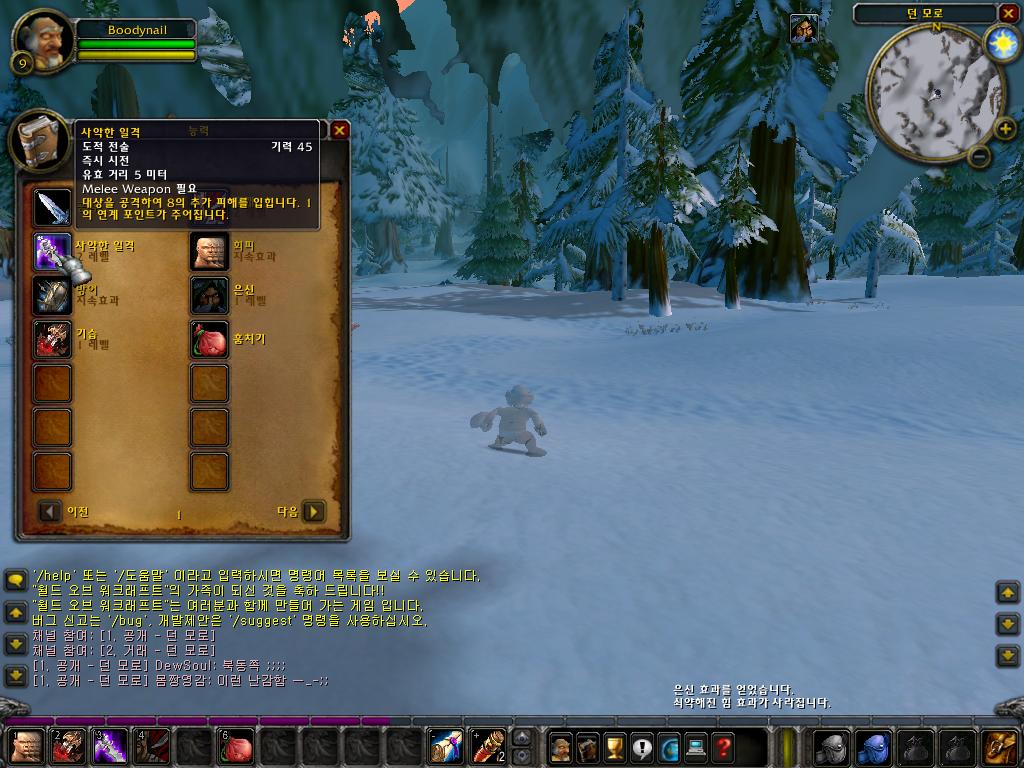Click the Ambush (기습) spell icon in spellbook
This screenshot has height=768, width=1024.
(x=53, y=339)
